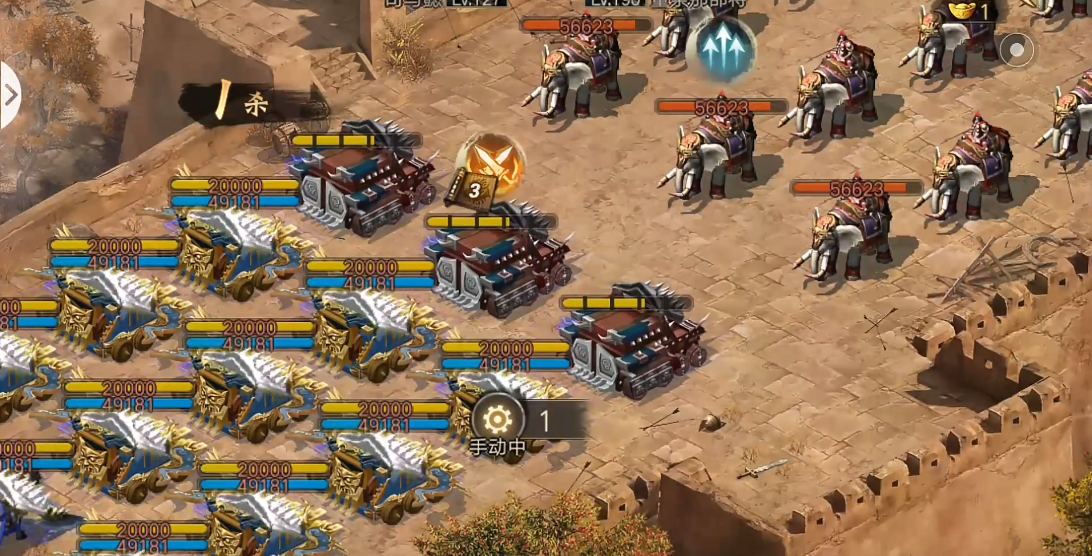Trigger the triple blue arrows skill

[x=720, y=49]
